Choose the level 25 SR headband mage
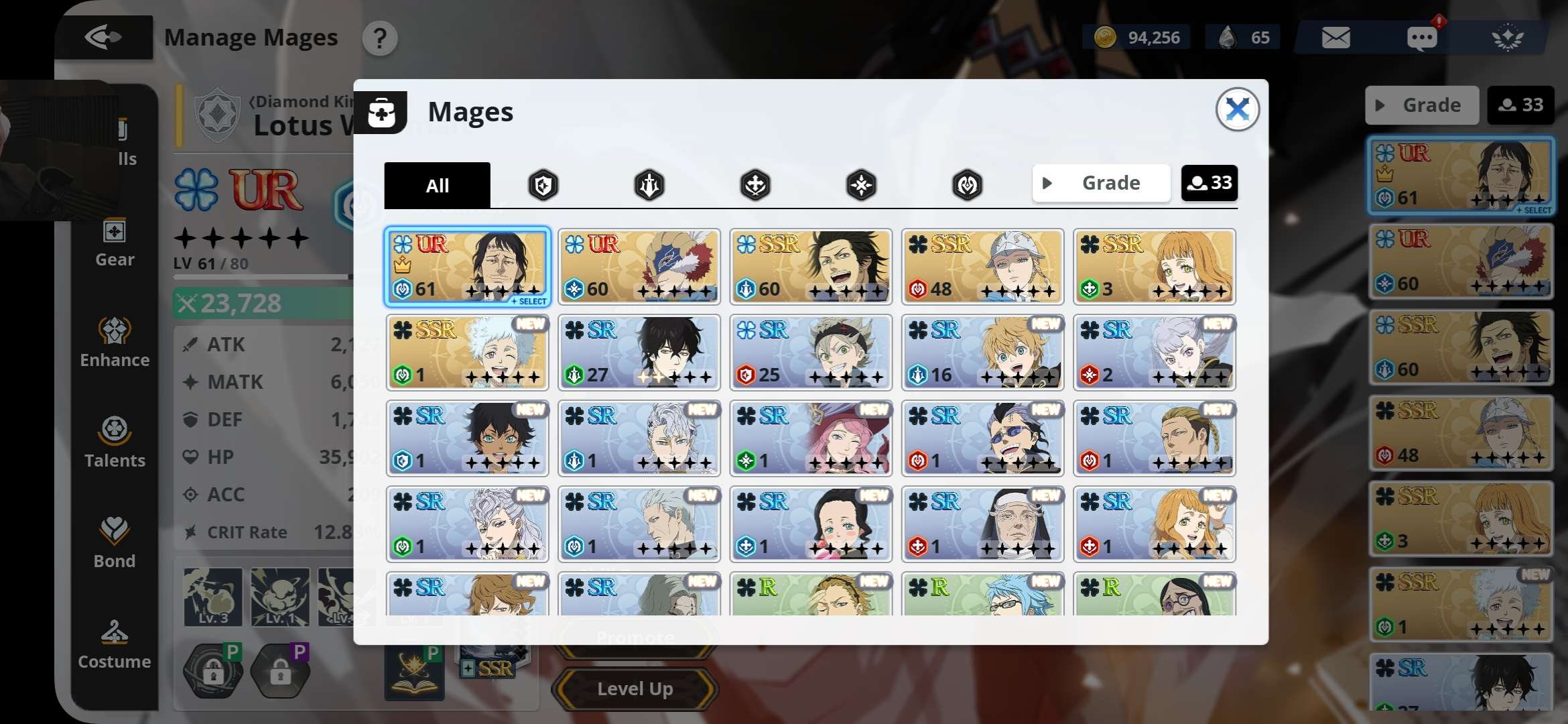This screenshot has height=724, width=1568. click(811, 353)
